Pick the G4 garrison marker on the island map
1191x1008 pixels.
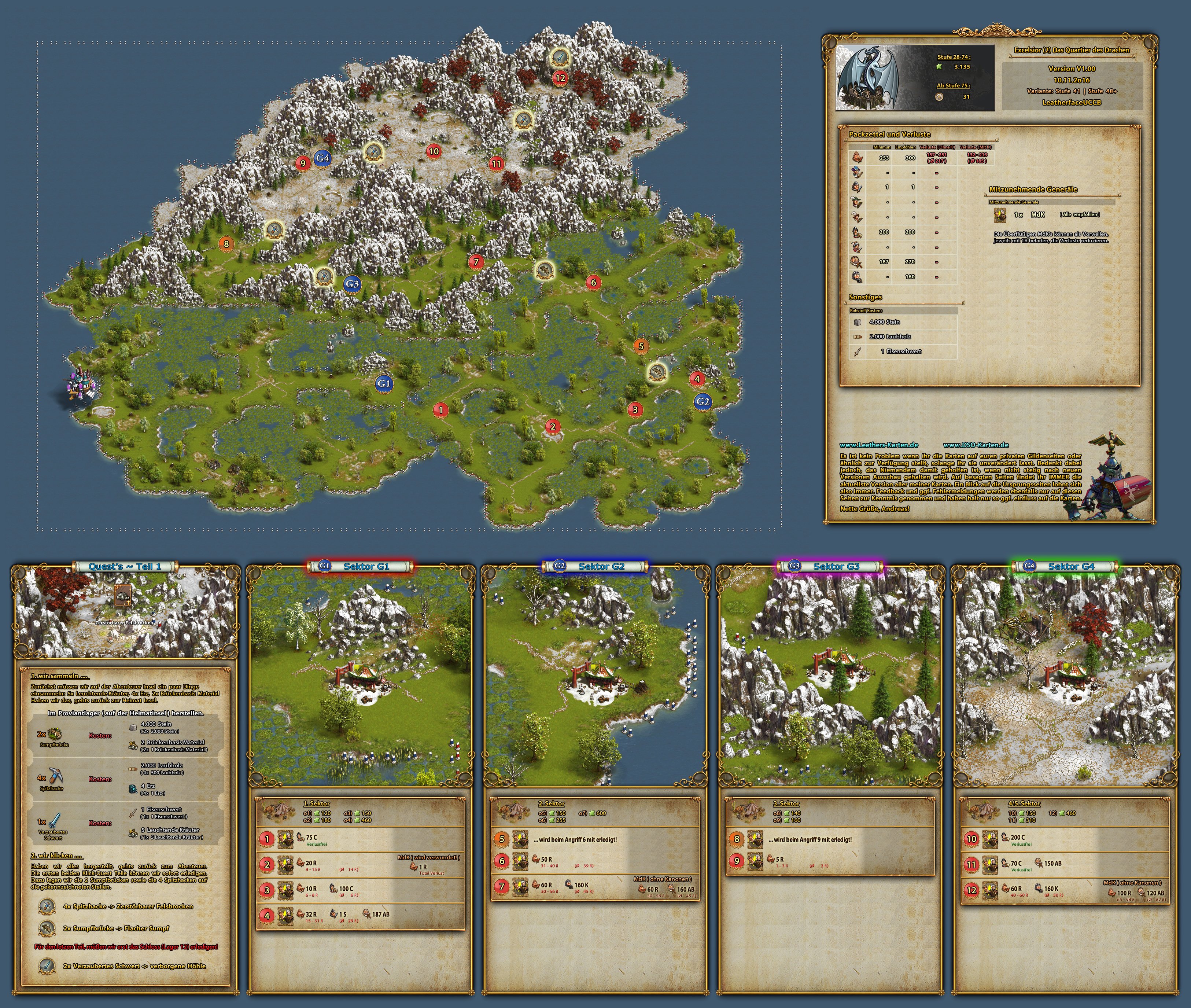[322, 158]
